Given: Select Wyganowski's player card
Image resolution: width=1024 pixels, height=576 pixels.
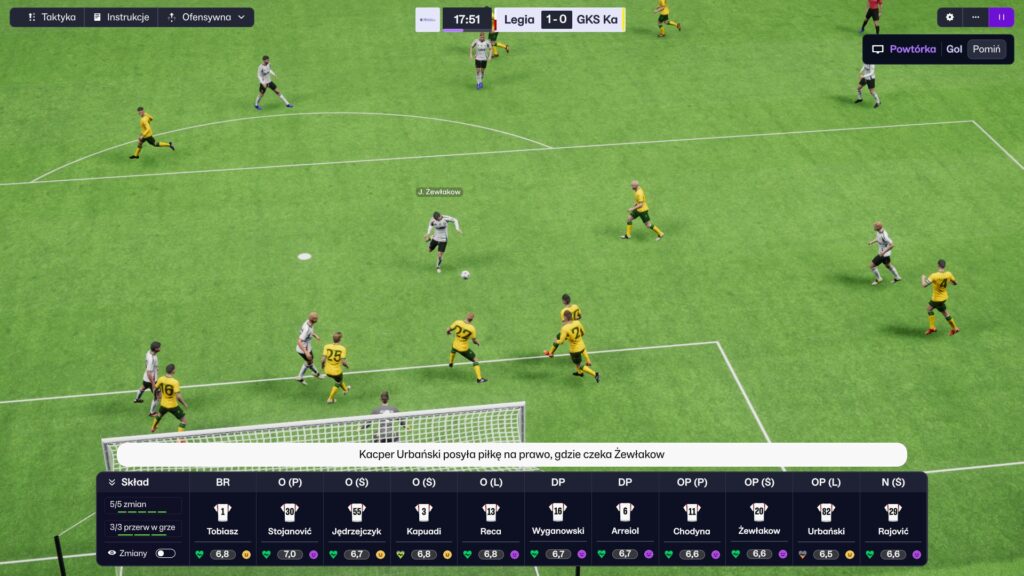Looking at the screenshot, I should click(x=558, y=520).
